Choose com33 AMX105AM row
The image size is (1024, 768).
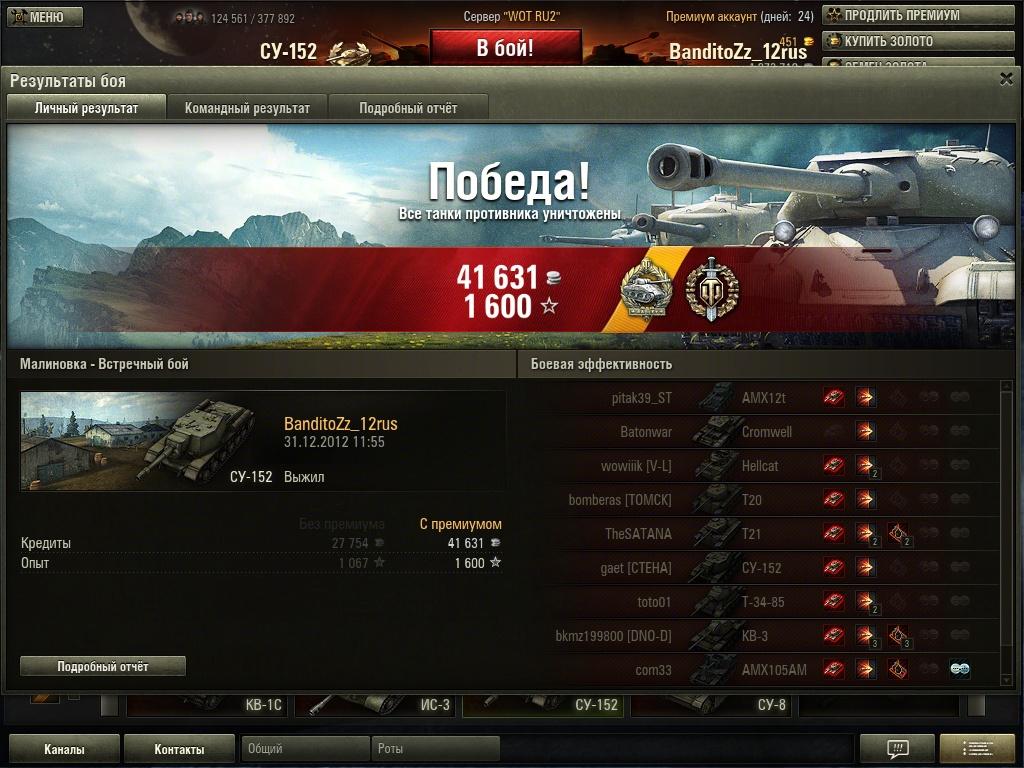tap(760, 670)
